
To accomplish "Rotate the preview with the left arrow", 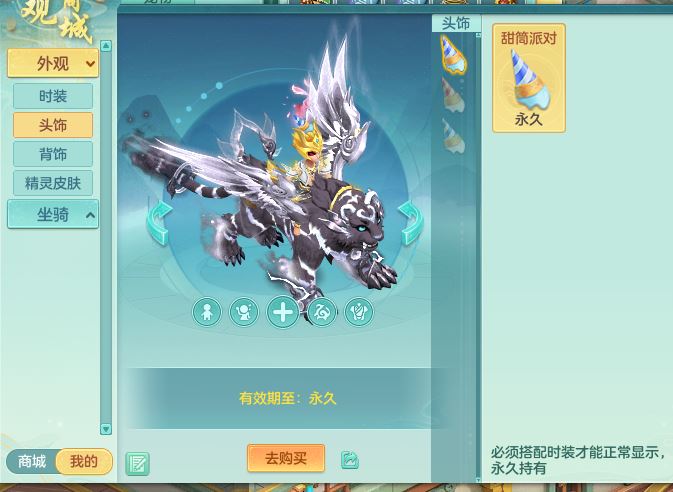I will tap(158, 222).
